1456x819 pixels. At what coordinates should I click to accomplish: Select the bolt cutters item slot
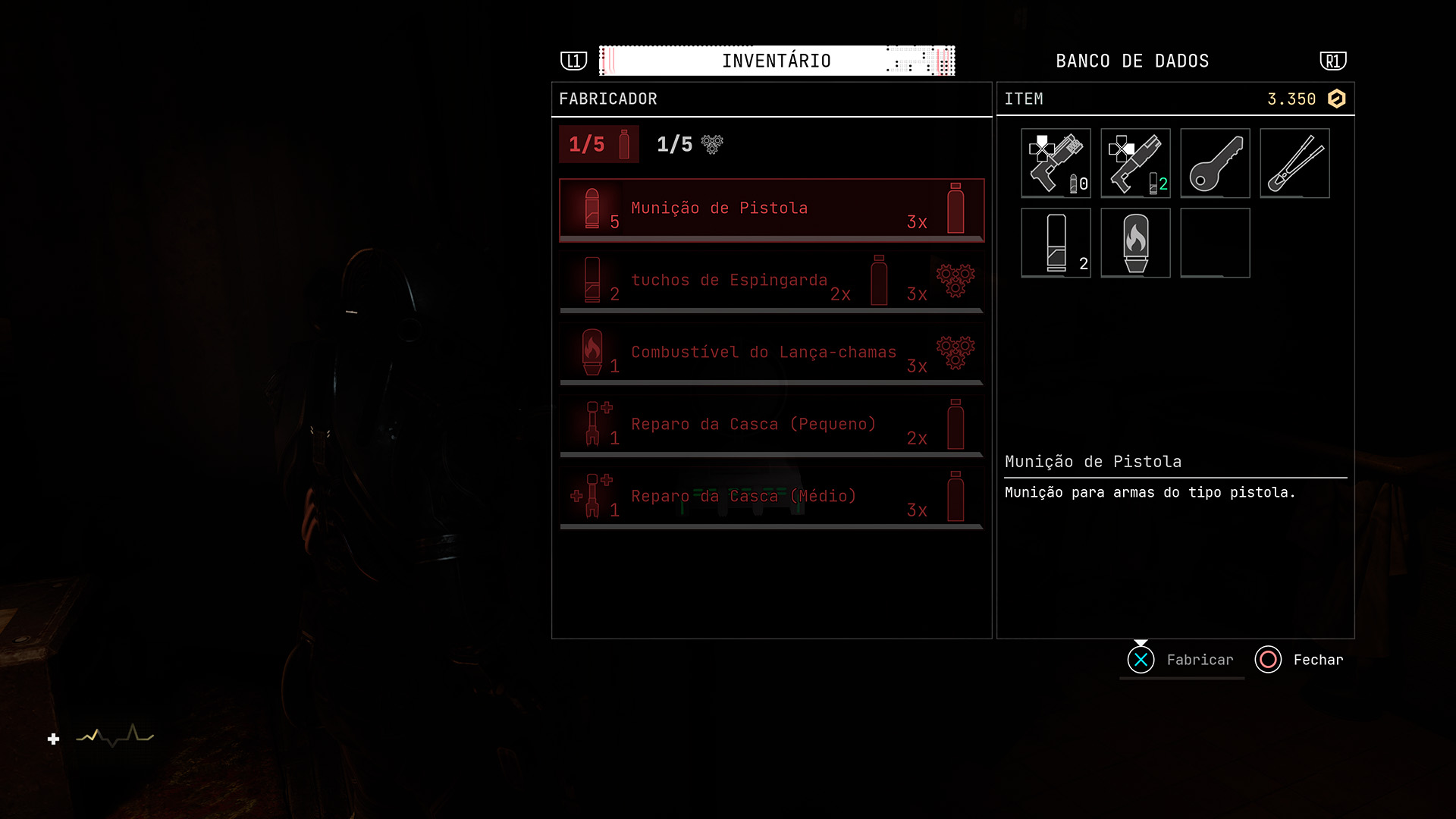point(1294,163)
